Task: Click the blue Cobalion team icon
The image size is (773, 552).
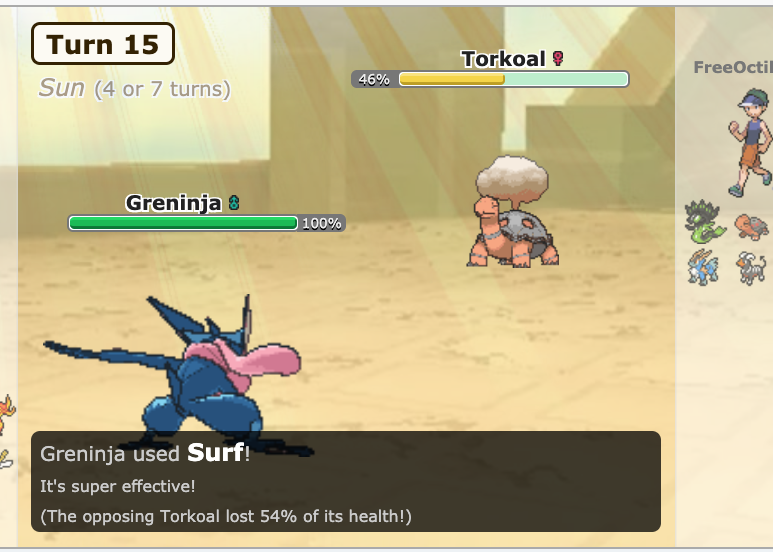Action: pos(703,267)
